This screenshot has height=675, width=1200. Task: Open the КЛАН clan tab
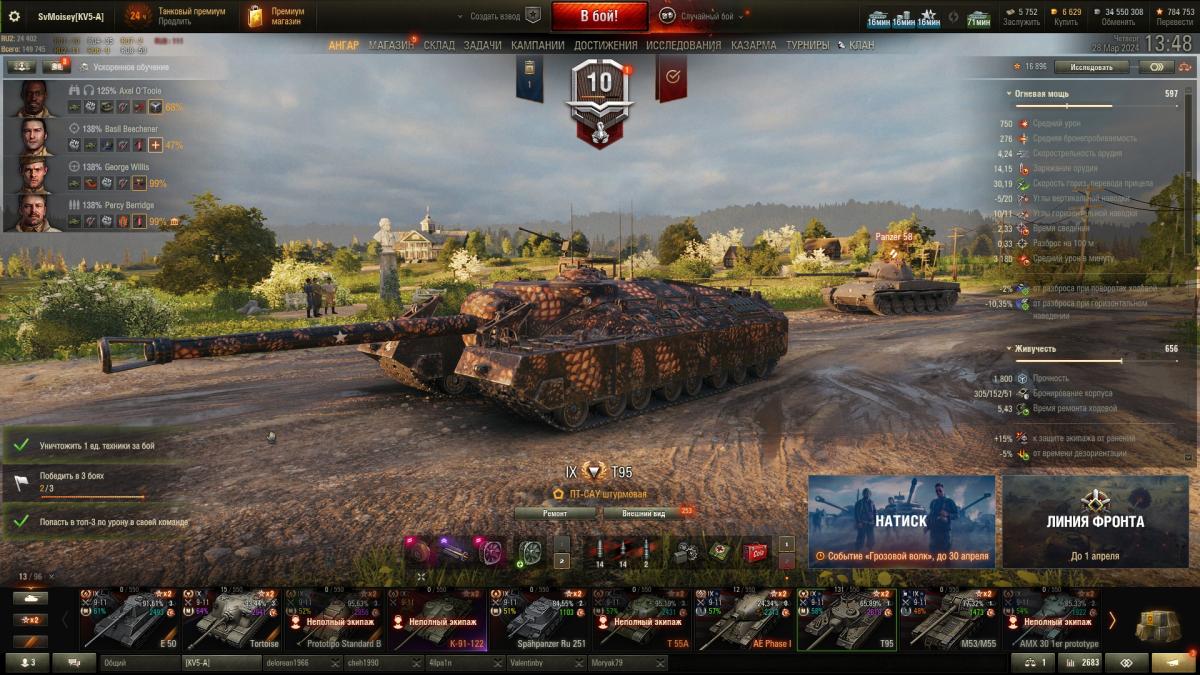click(857, 46)
